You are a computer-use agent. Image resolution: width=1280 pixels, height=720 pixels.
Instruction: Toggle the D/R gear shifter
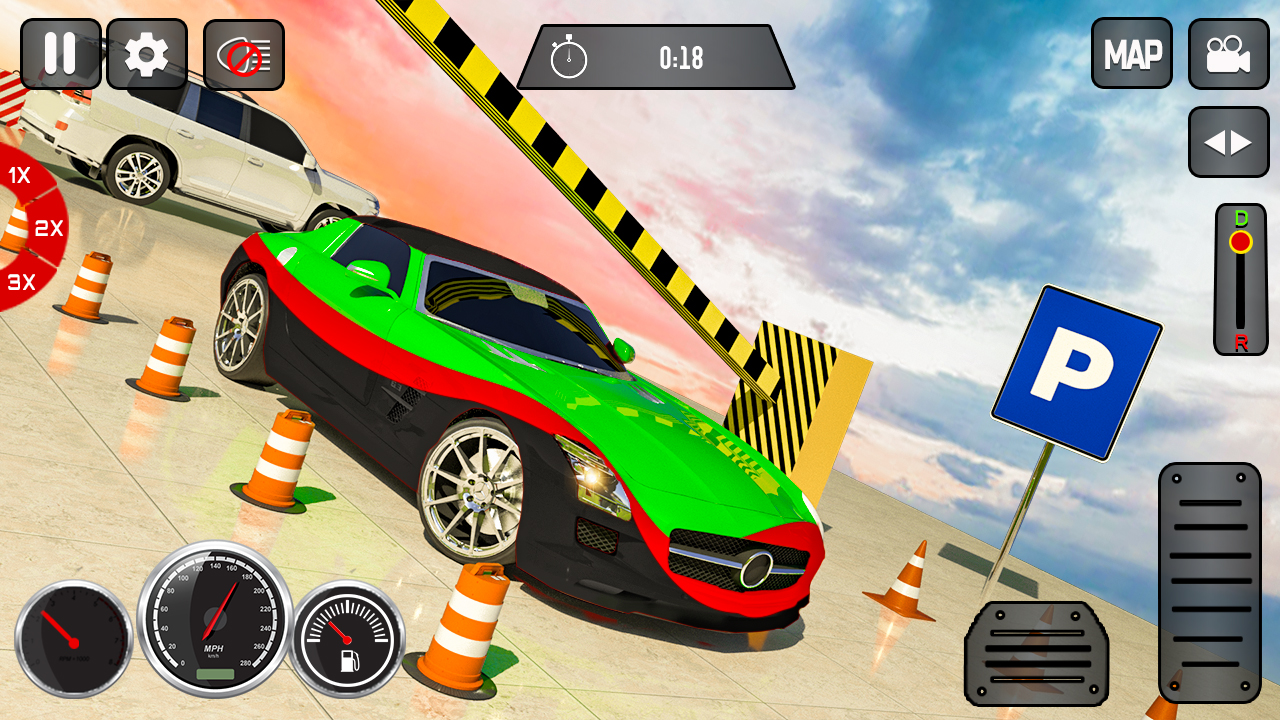click(1240, 280)
